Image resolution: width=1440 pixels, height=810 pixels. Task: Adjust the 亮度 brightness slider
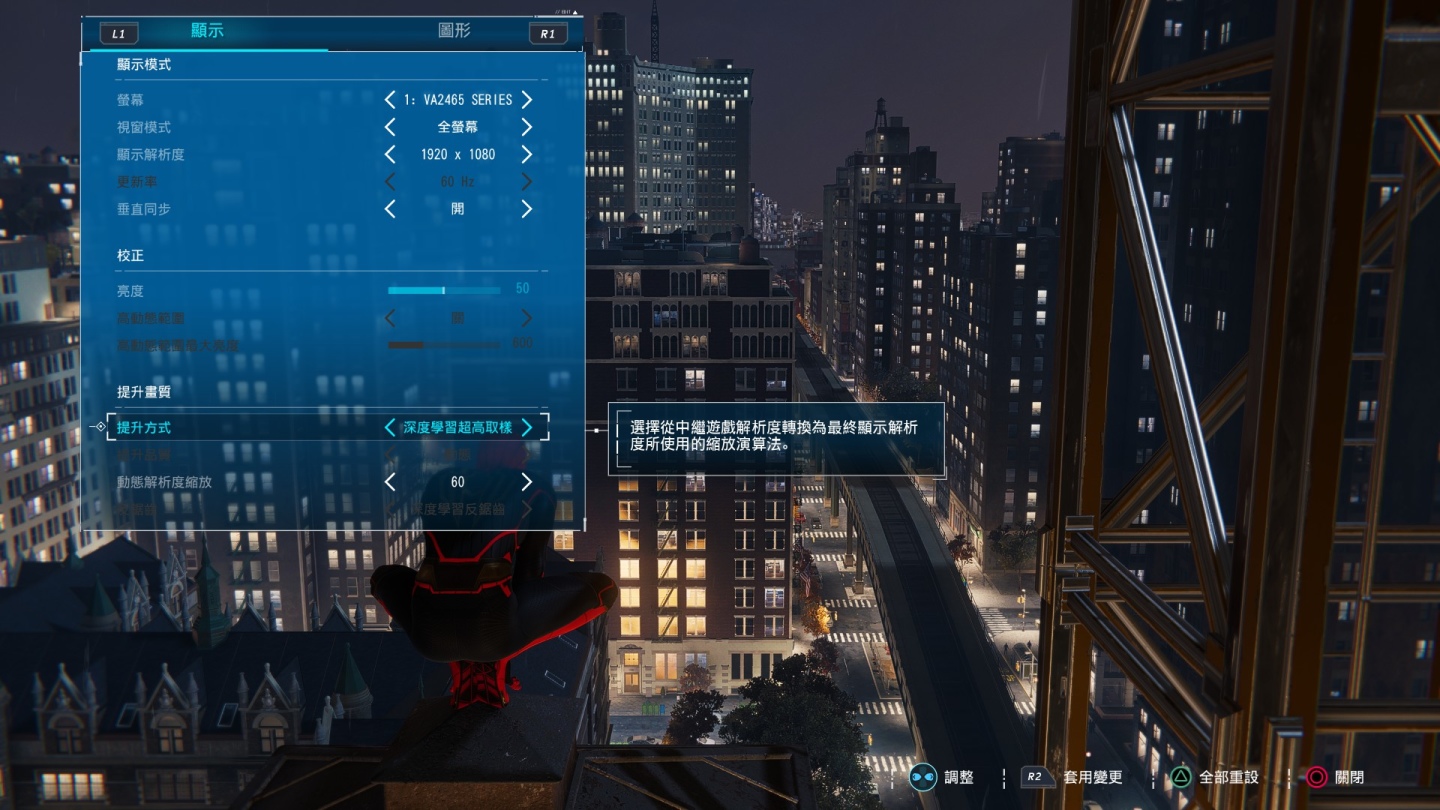444,290
